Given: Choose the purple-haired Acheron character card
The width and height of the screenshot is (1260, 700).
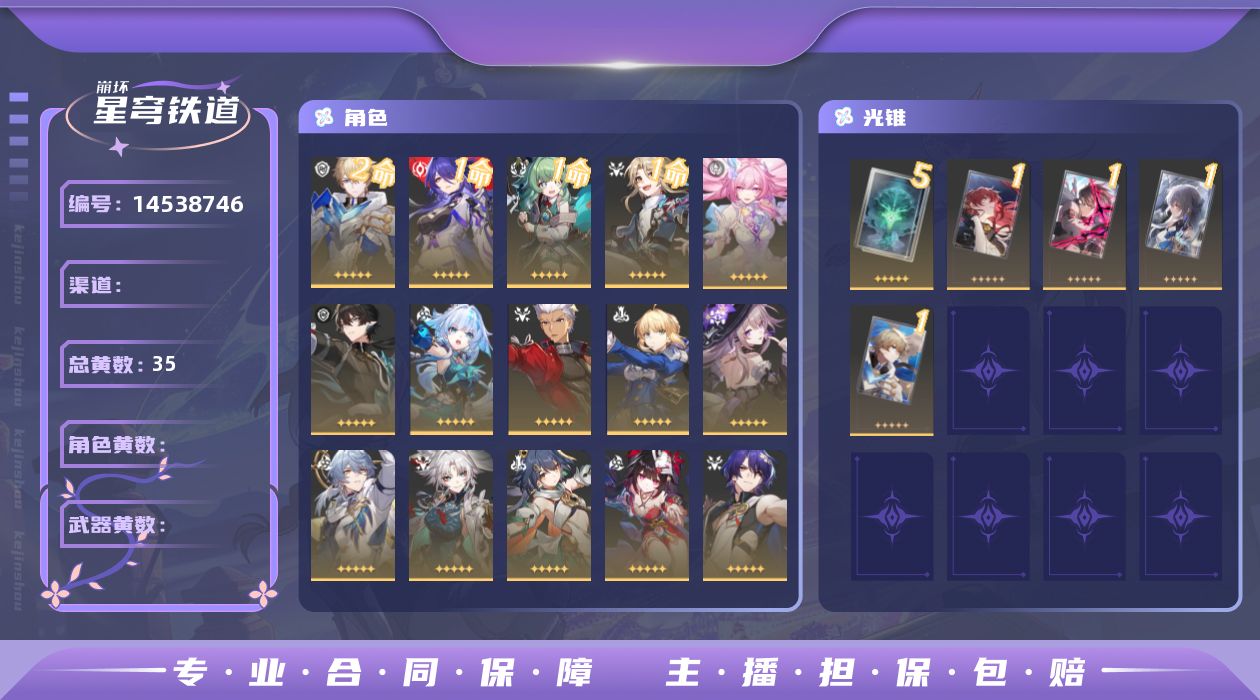Looking at the screenshot, I should pyautogui.click(x=451, y=222).
